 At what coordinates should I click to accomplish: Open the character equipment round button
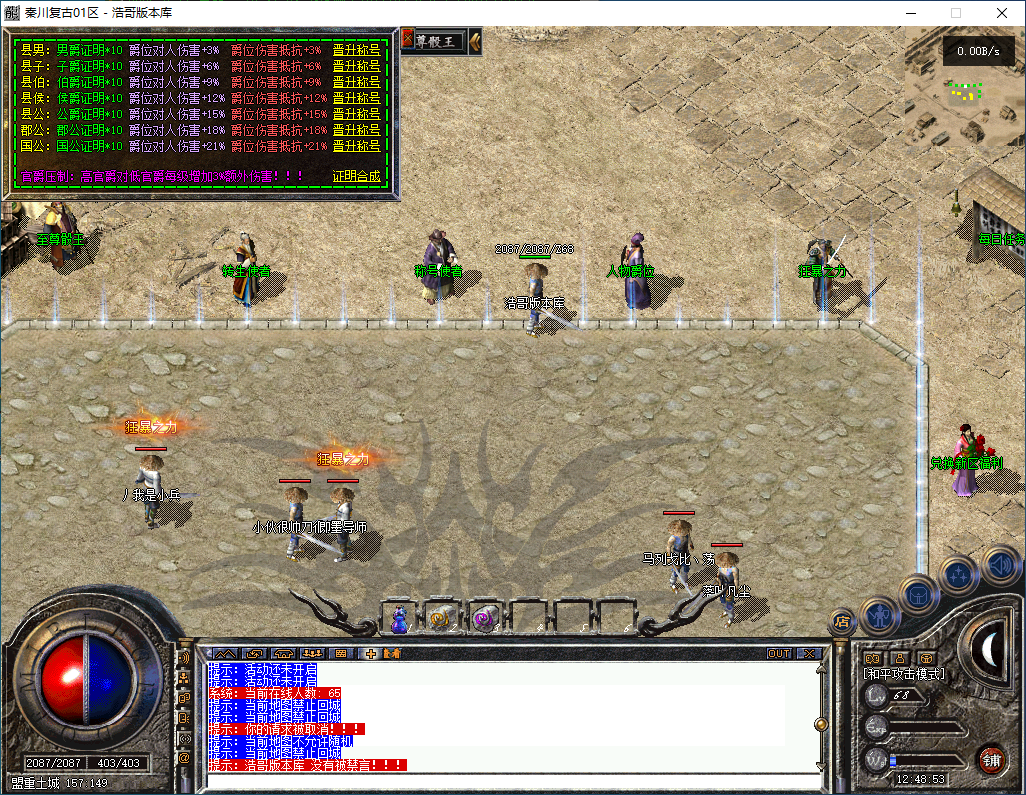coord(880,614)
